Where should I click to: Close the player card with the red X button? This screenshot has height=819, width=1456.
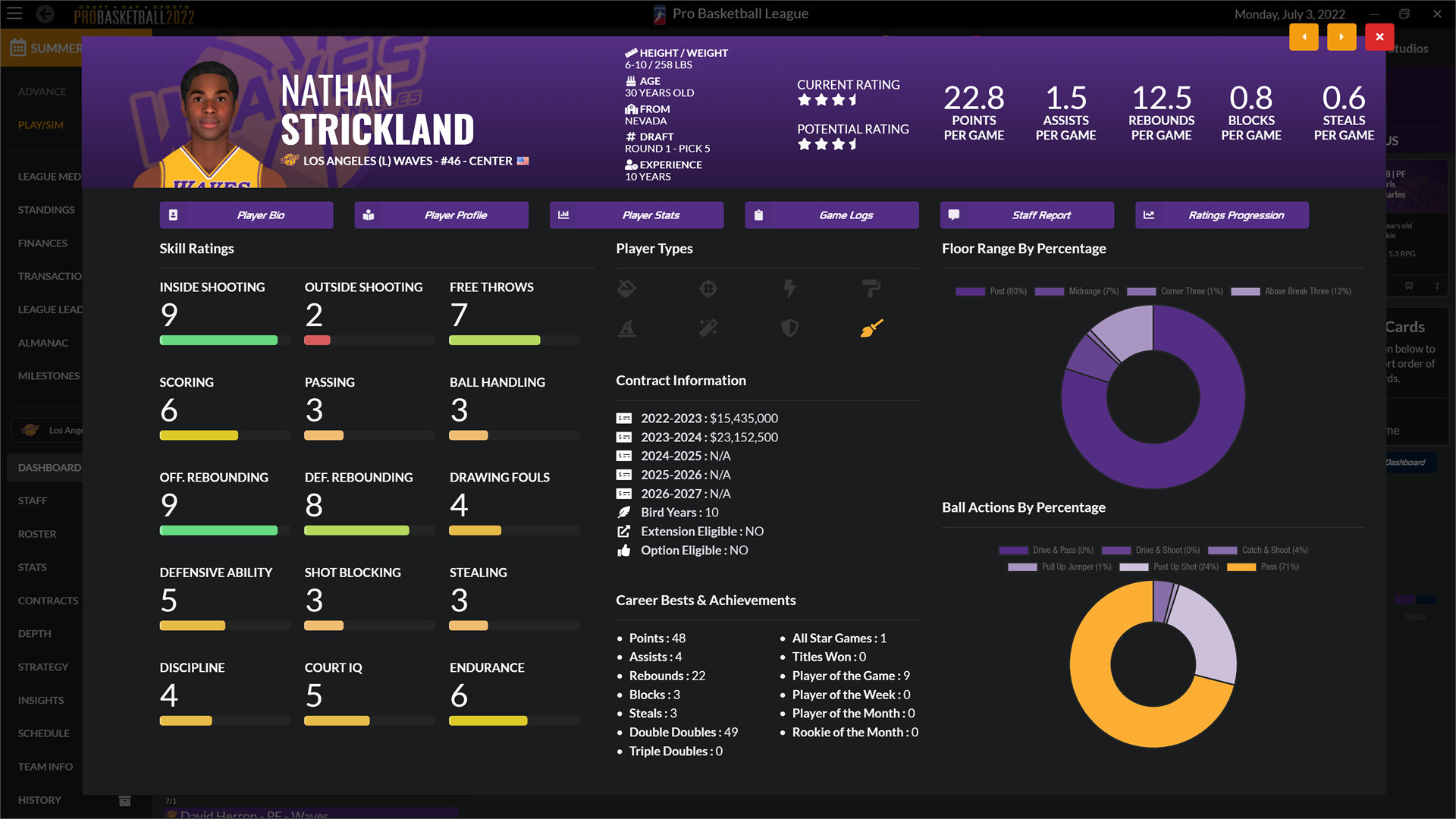[x=1379, y=36]
